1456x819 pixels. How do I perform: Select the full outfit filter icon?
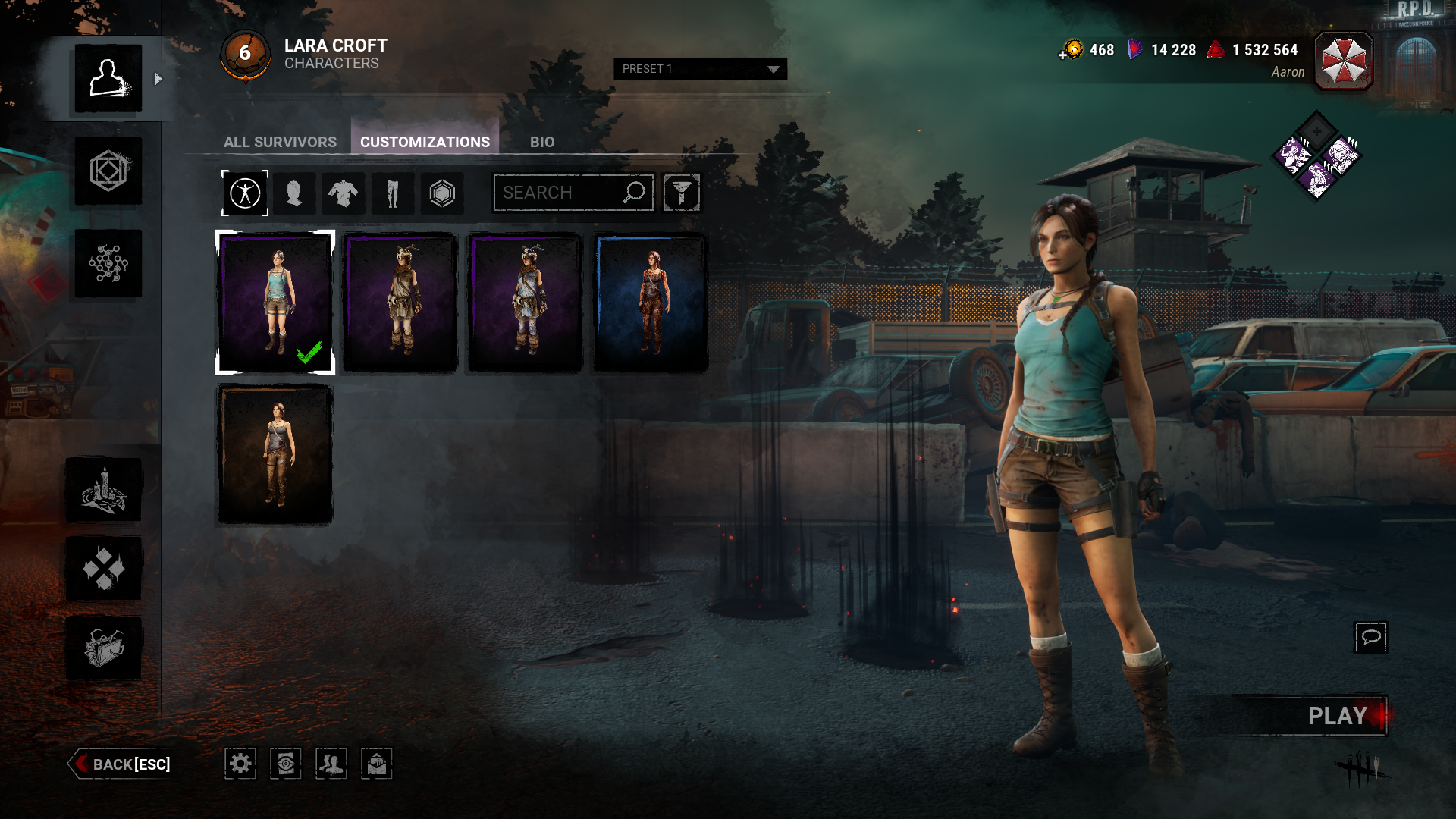point(244,193)
